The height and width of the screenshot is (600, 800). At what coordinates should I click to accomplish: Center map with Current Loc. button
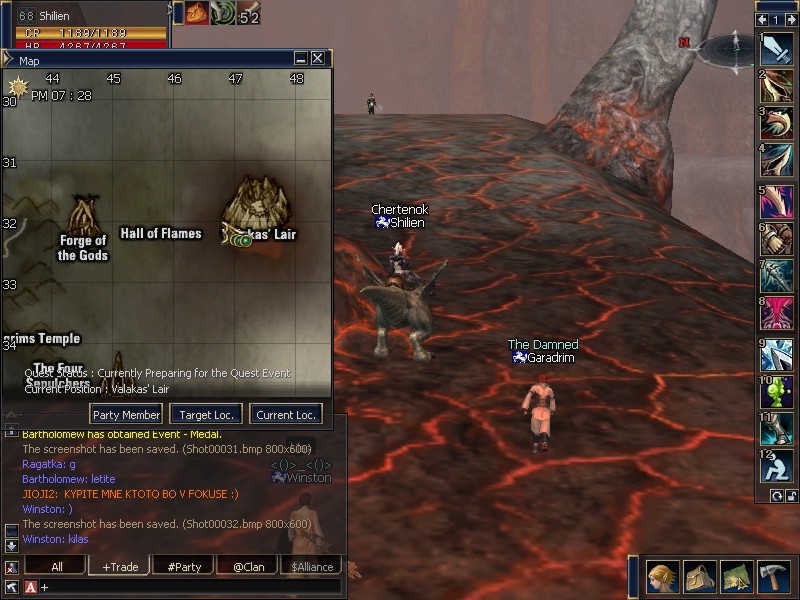[286, 415]
